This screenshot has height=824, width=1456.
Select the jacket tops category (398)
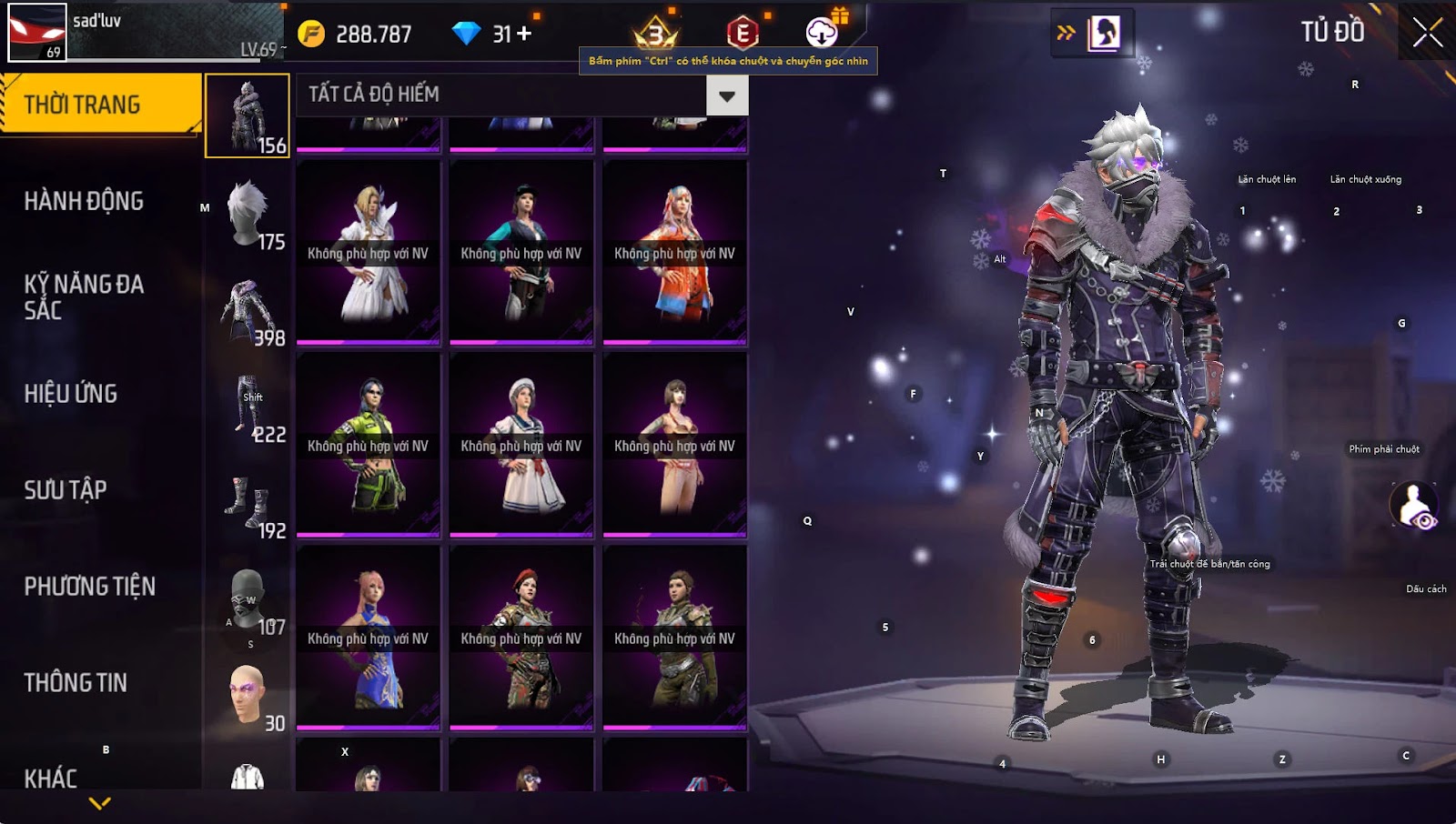click(x=248, y=309)
